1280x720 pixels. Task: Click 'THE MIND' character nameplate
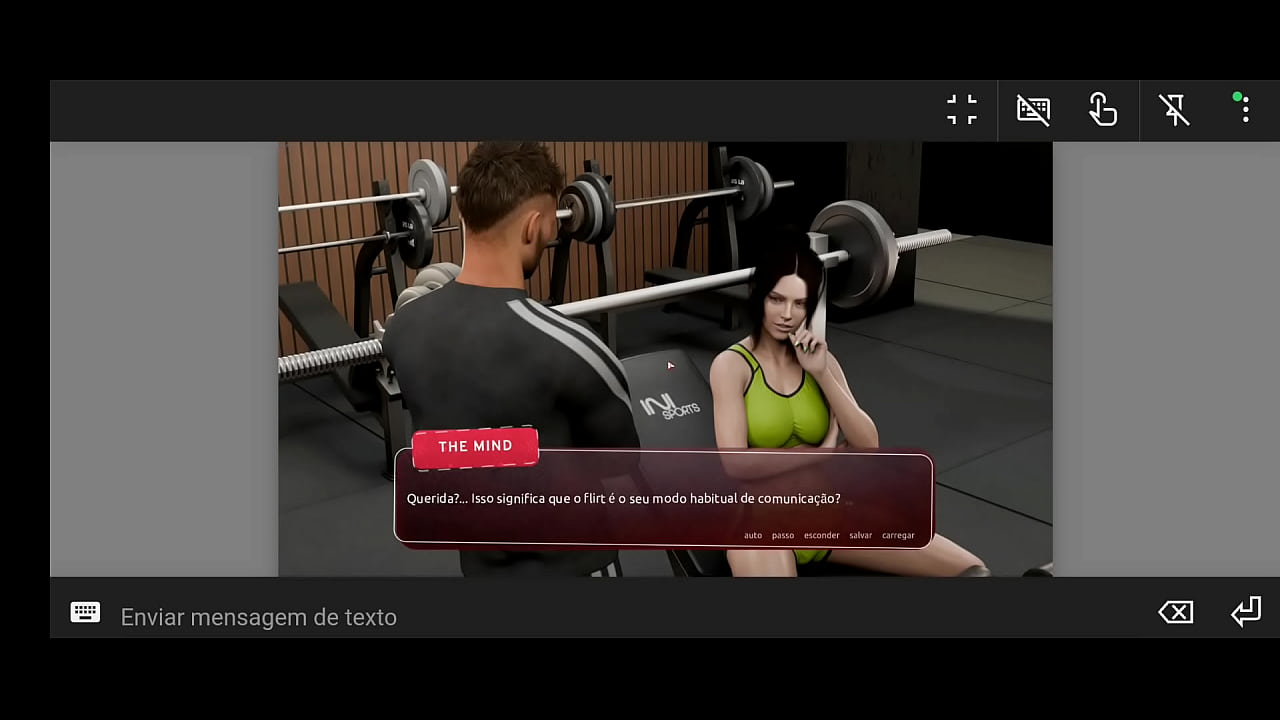tap(474, 446)
